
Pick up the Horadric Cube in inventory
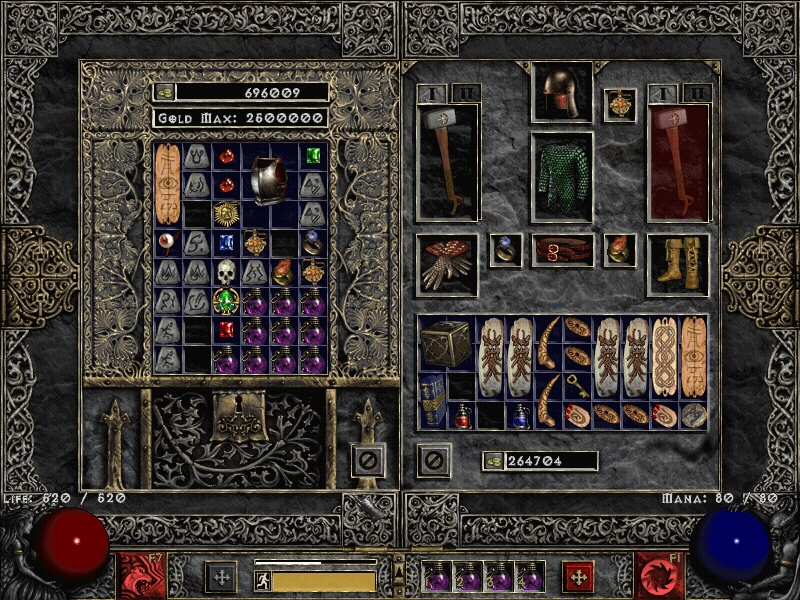tap(446, 343)
